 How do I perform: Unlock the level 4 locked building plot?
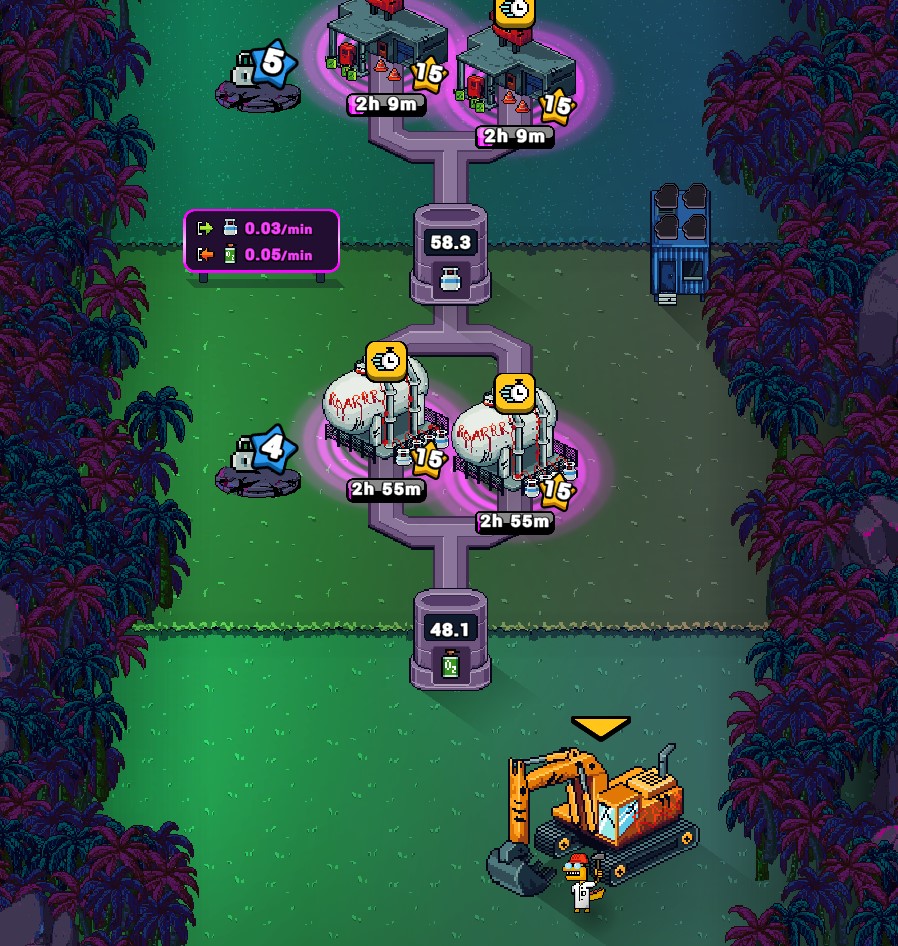pos(258,465)
